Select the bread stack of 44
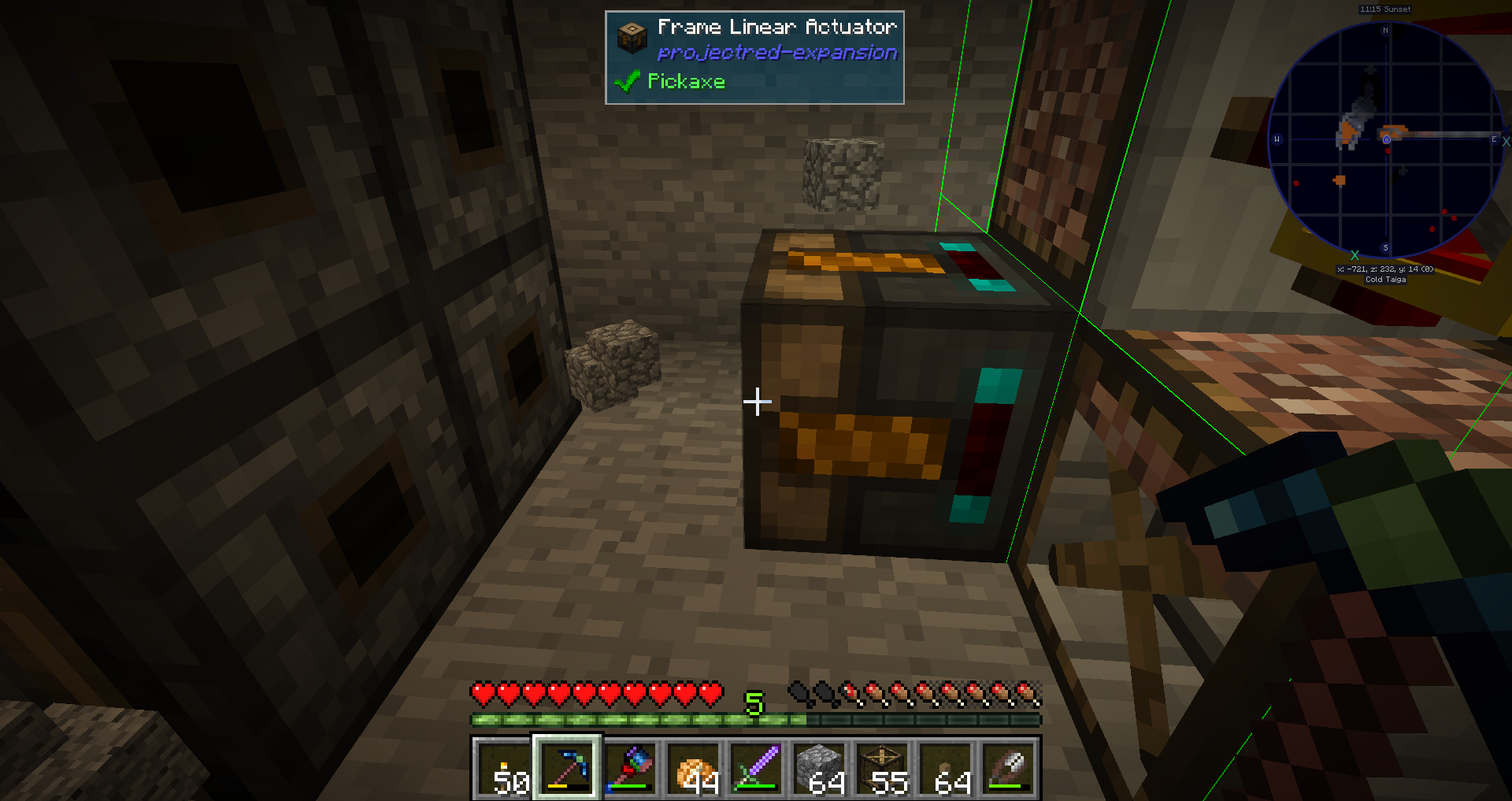The image size is (1512, 801). pyautogui.click(x=693, y=769)
